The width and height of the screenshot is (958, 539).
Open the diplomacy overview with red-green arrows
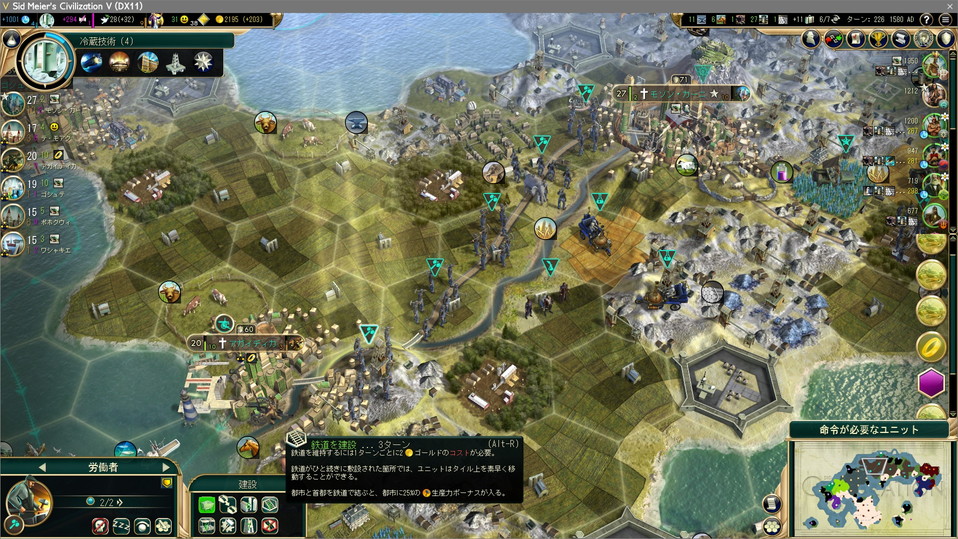click(833, 38)
